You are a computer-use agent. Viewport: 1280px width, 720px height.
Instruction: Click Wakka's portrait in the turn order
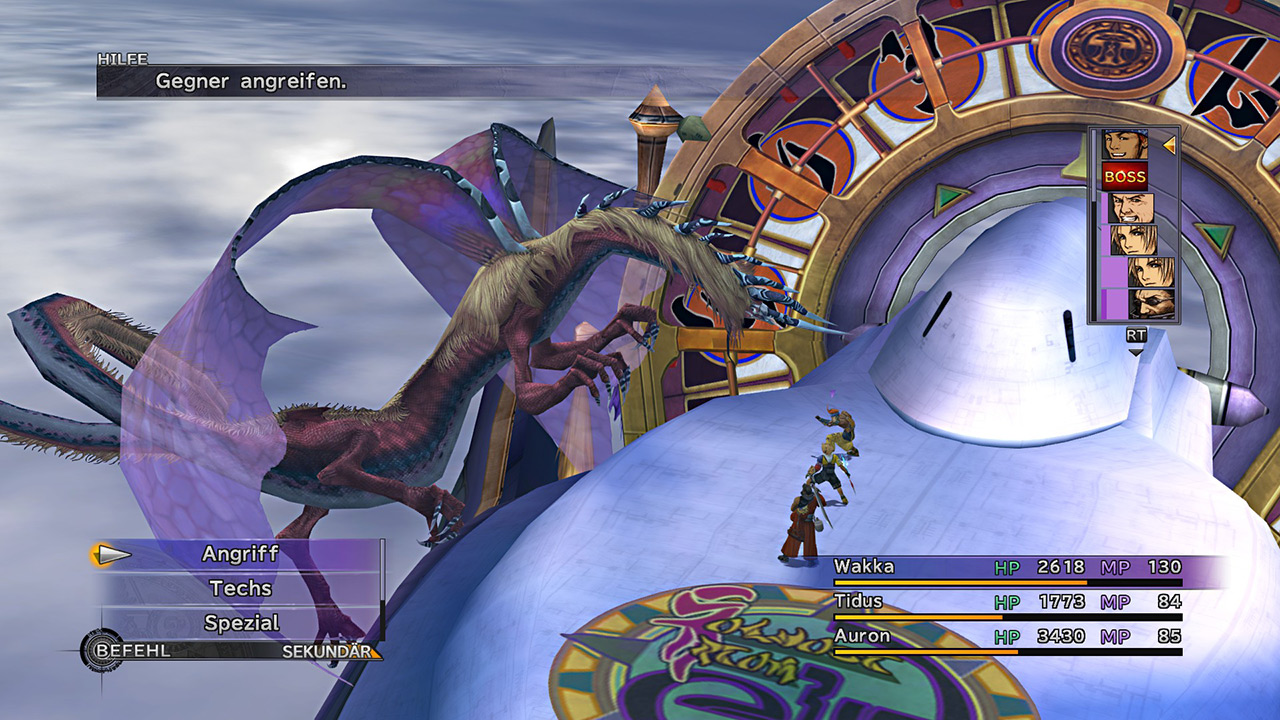[1125, 145]
